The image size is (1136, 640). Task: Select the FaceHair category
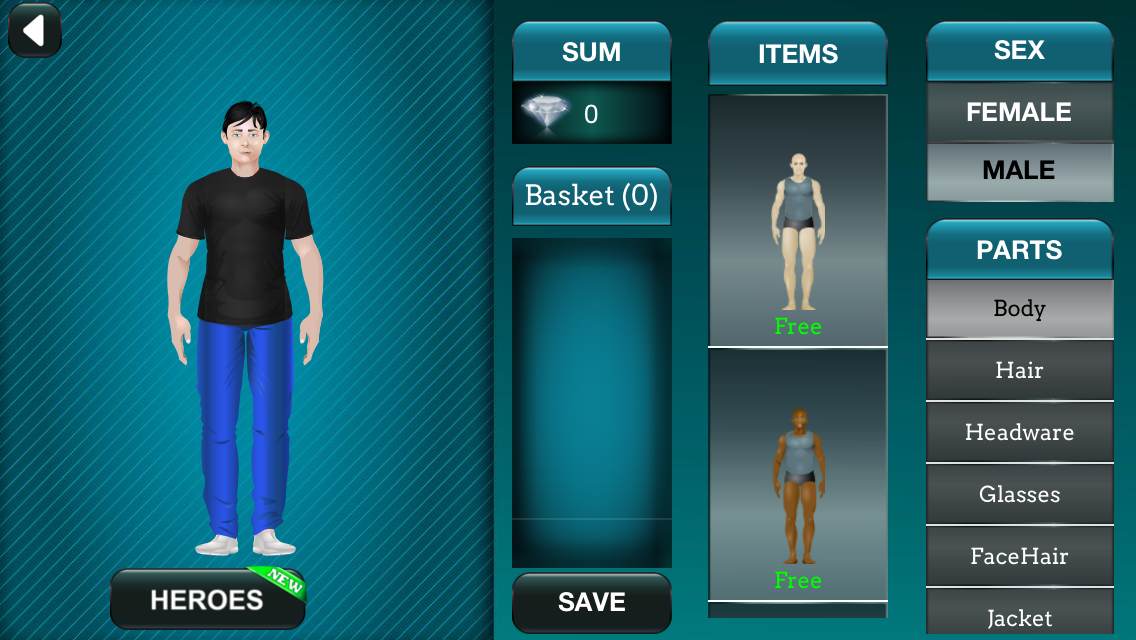pyautogui.click(x=1019, y=557)
